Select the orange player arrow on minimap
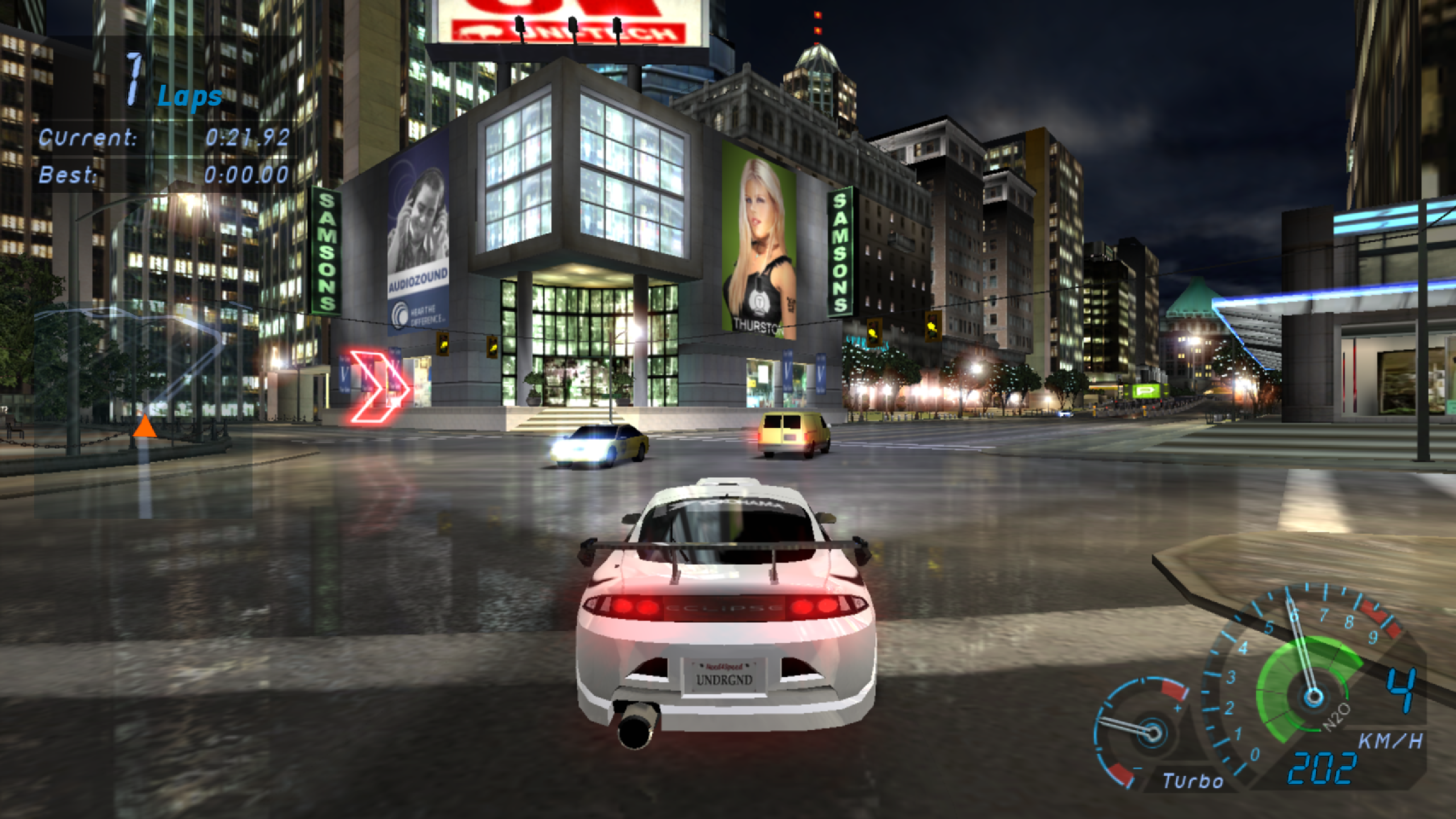The width and height of the screenshot is (1456, 819). 144,427
